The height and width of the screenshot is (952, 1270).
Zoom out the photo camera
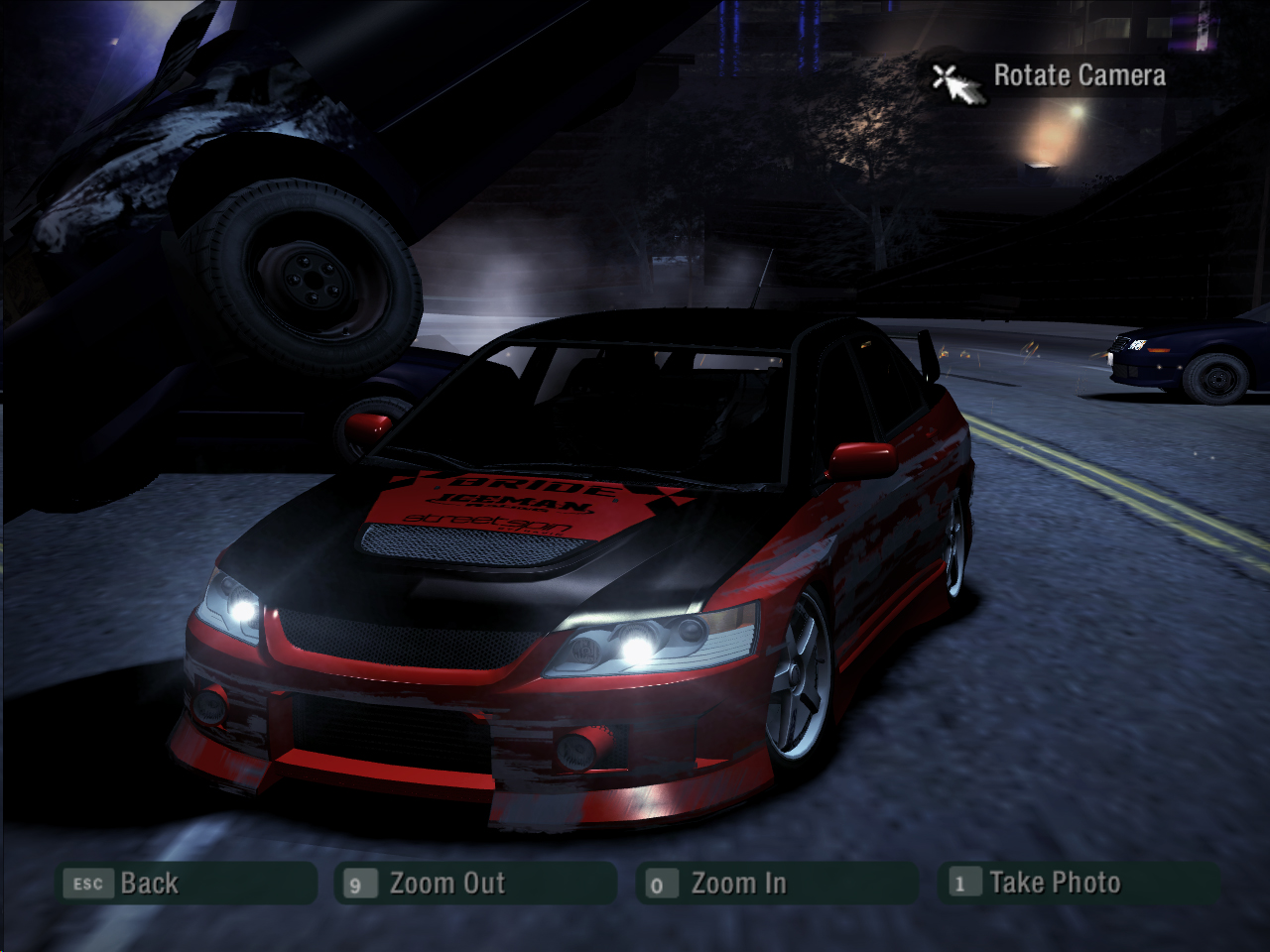(476, 883)
